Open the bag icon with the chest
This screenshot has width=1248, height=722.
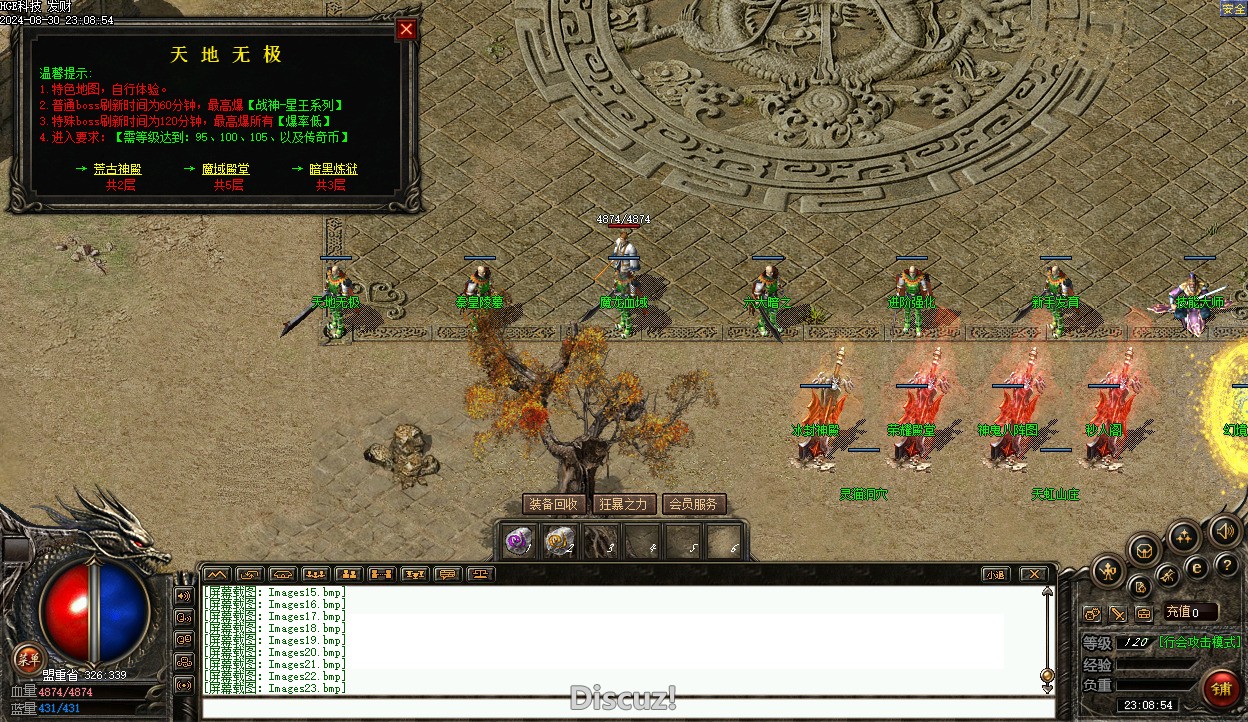pos(1144,550)
